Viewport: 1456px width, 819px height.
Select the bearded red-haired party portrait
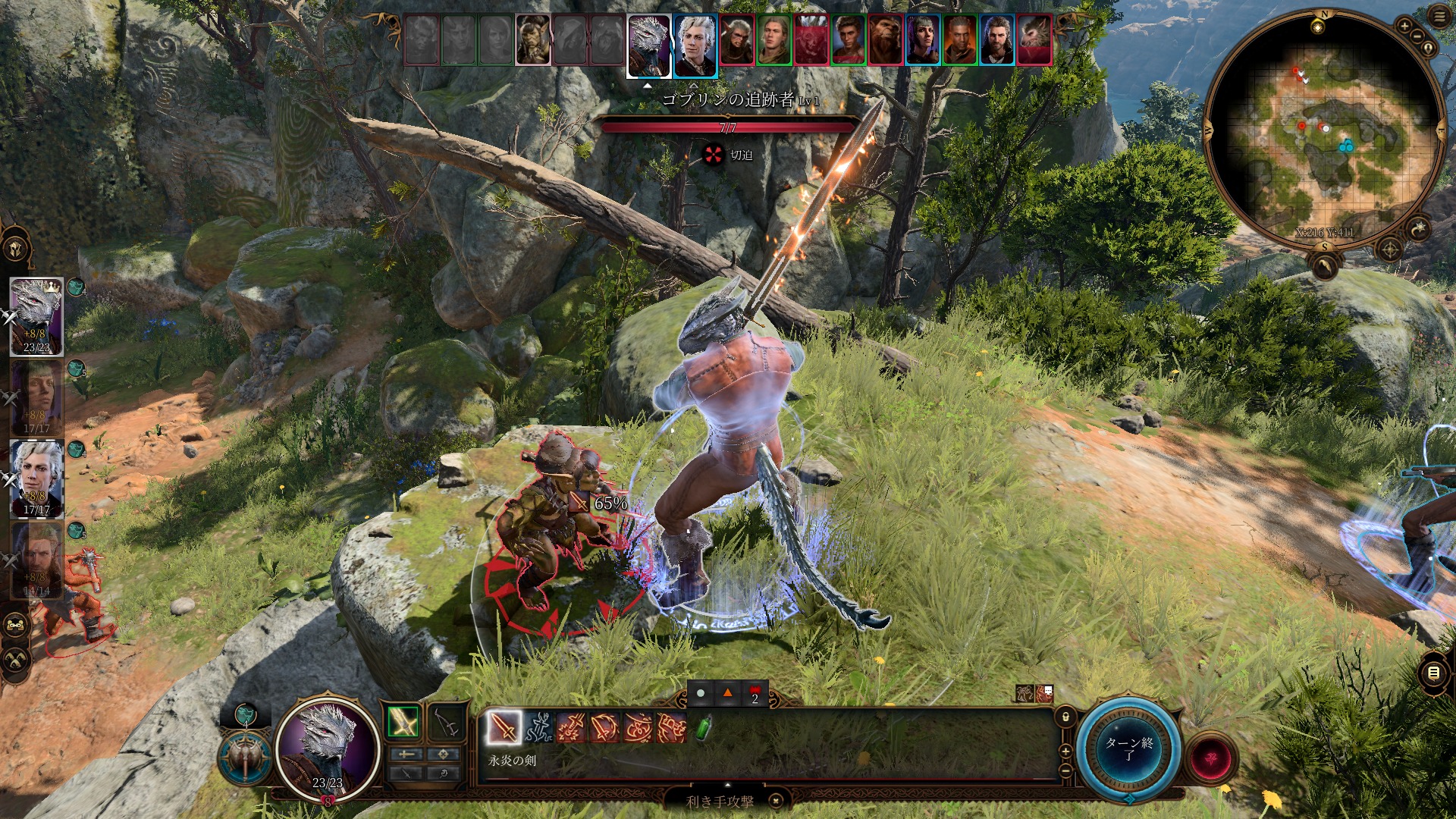point(36,560)
